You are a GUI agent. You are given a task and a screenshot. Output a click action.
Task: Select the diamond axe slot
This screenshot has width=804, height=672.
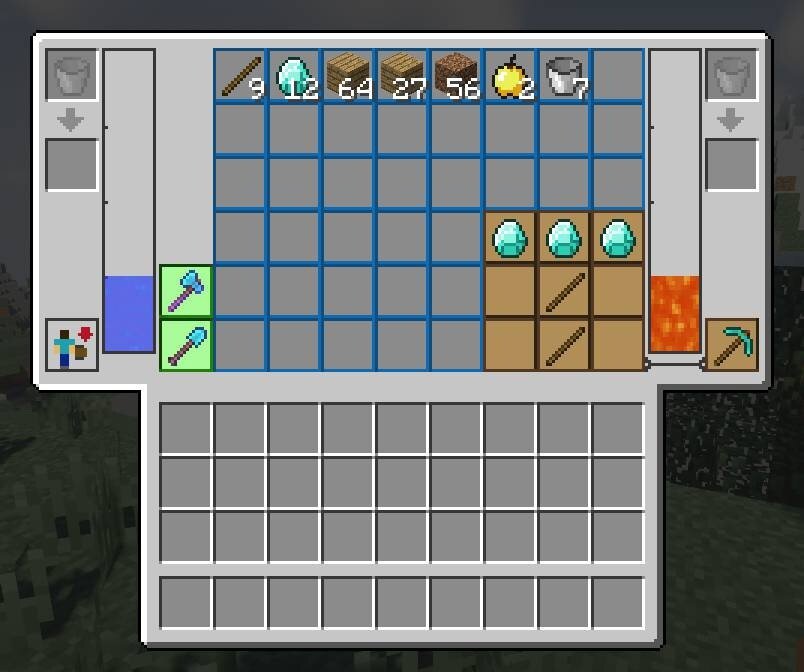point(186,291)
